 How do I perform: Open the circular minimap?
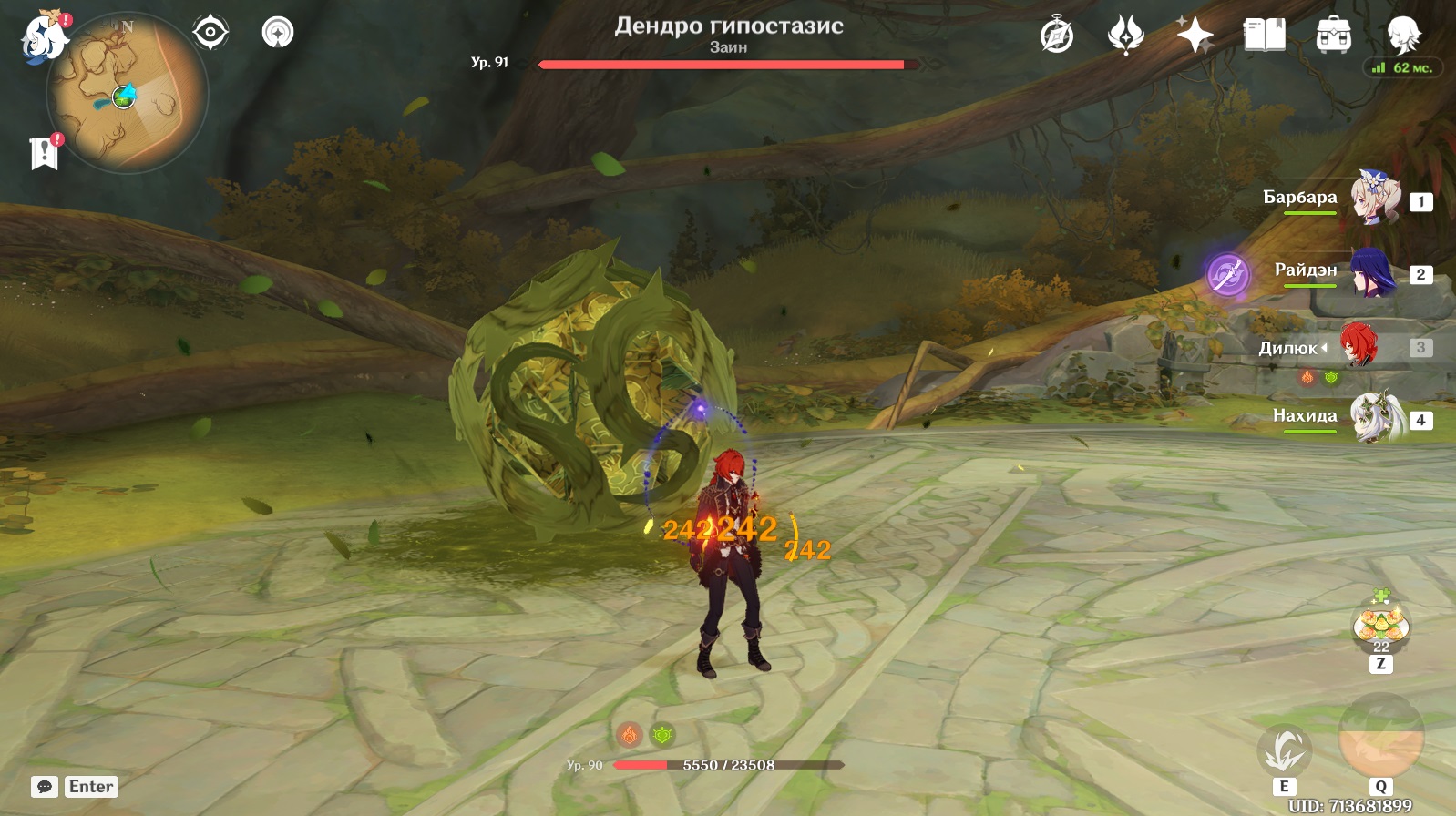click(128, 94)
